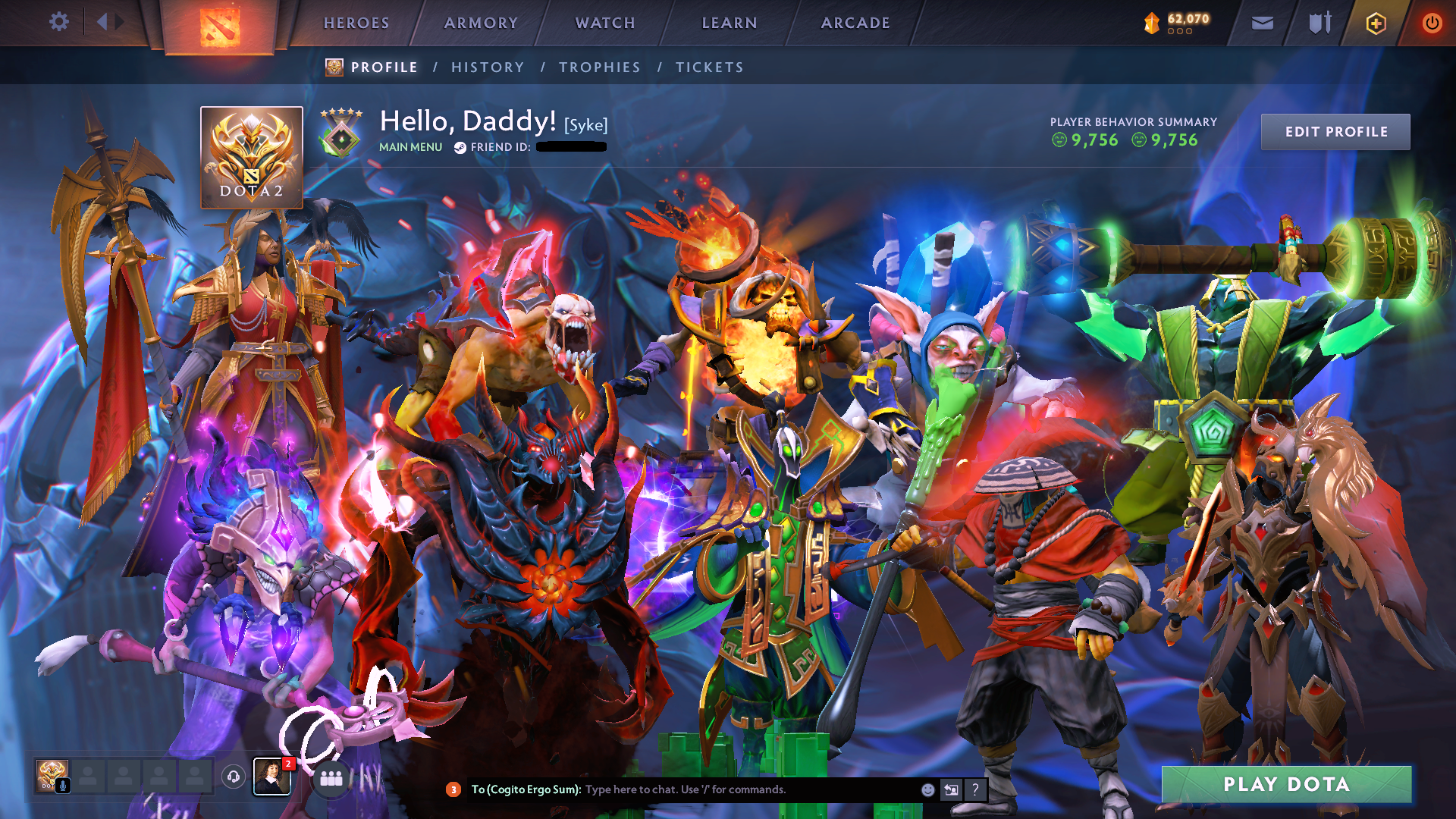The width and height of the screenshot is (1456, 819).
Task: Toggle your microphone on the party slot
Action: point(61,786)
